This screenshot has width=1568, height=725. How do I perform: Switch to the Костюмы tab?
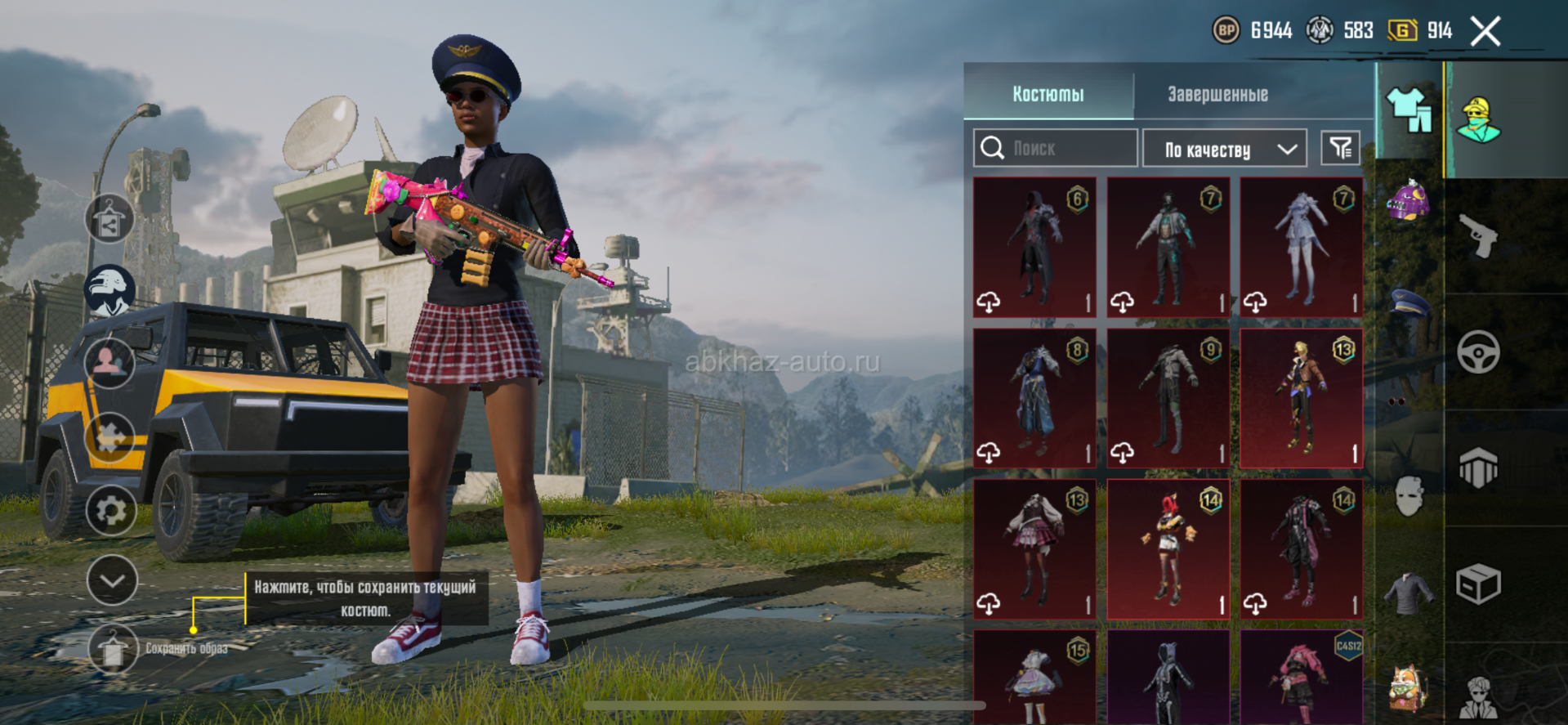(1048, 94)
